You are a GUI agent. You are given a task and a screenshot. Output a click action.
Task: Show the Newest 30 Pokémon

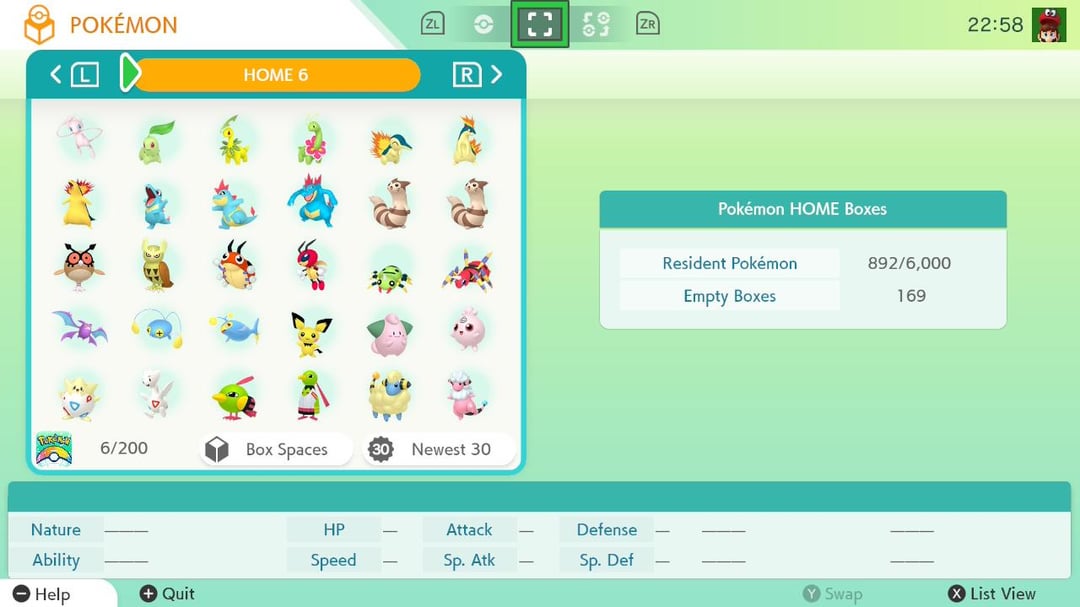[x=441, y=449]
